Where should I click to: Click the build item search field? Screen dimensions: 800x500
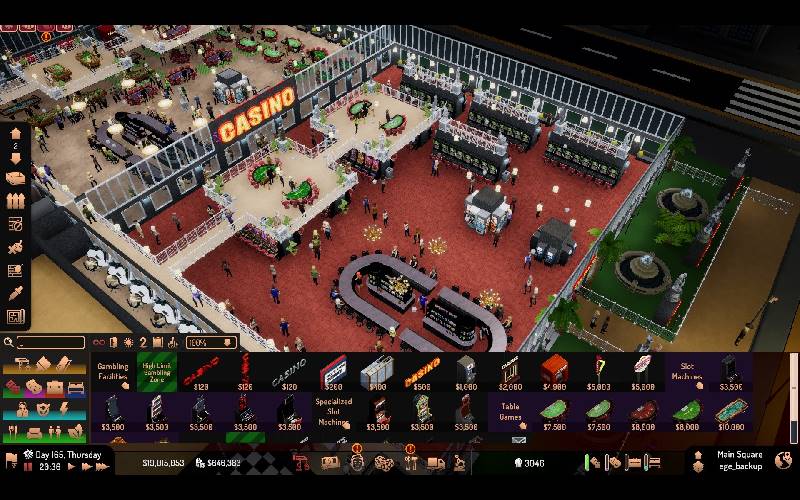click(50, 342)
